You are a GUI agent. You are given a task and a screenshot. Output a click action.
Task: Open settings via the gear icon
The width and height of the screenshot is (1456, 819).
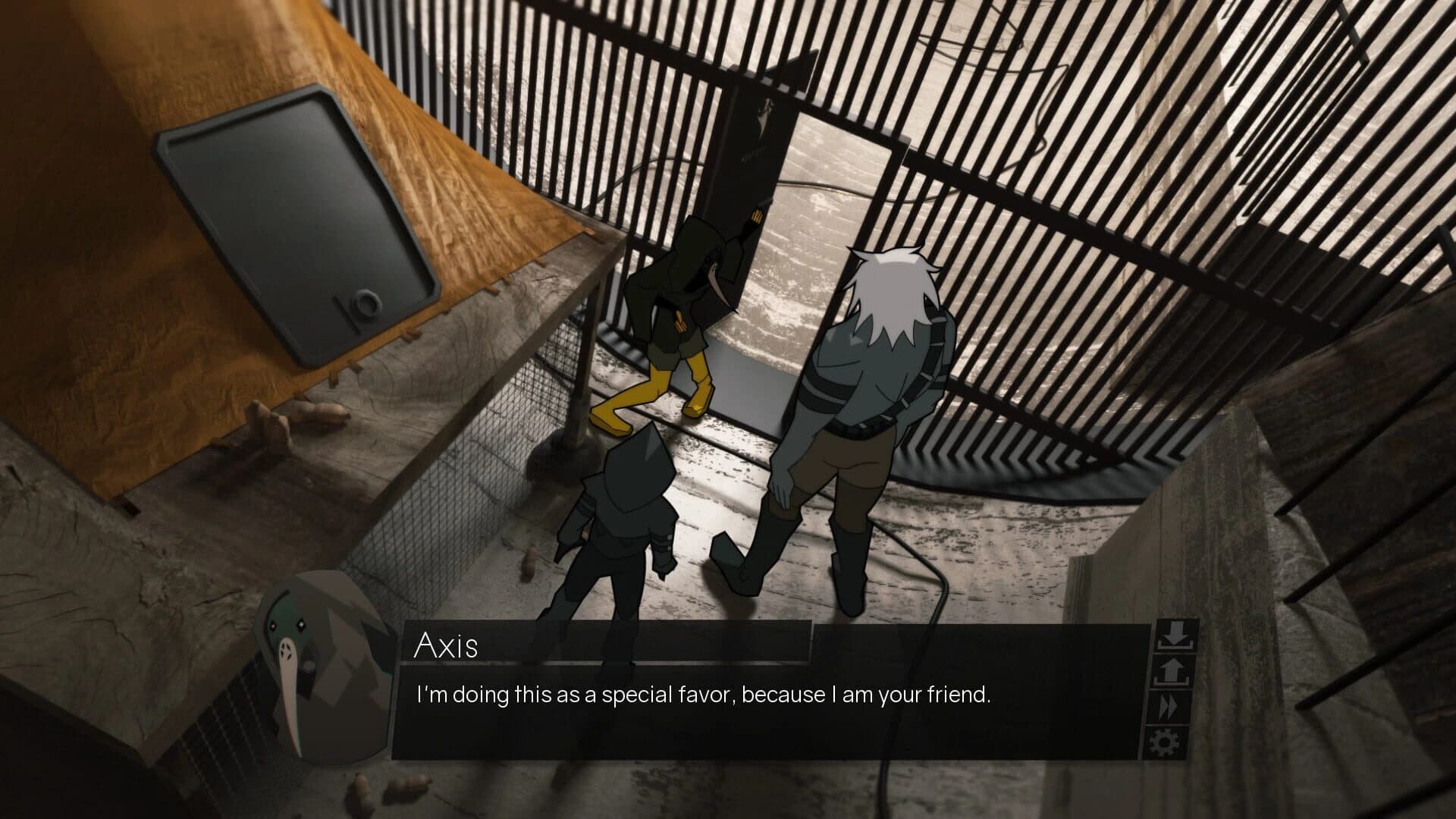pyautogui.click(x=1166, y=741)
